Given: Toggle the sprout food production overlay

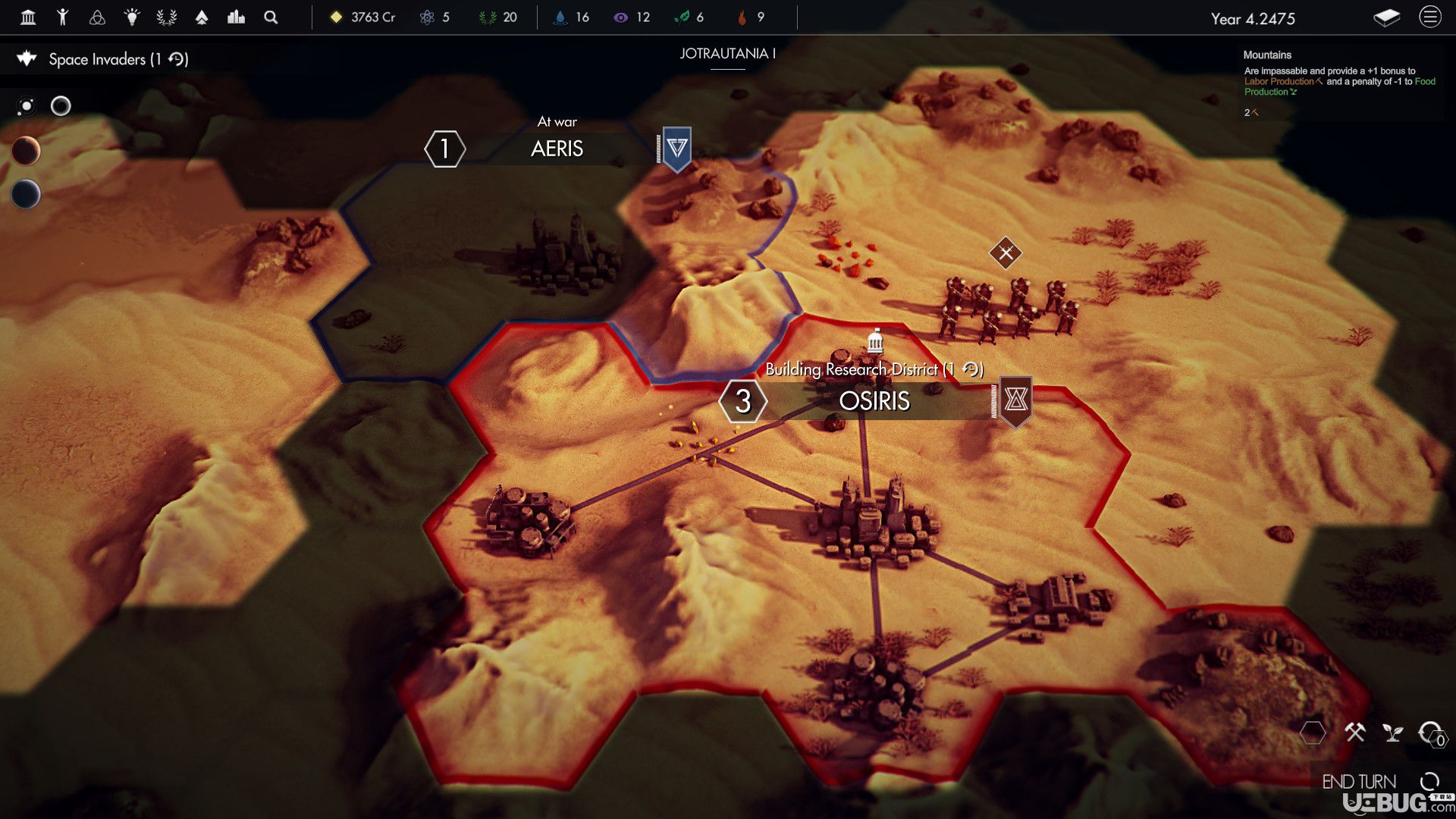Looking at the screenshot, I should (x=1392, y=733).
